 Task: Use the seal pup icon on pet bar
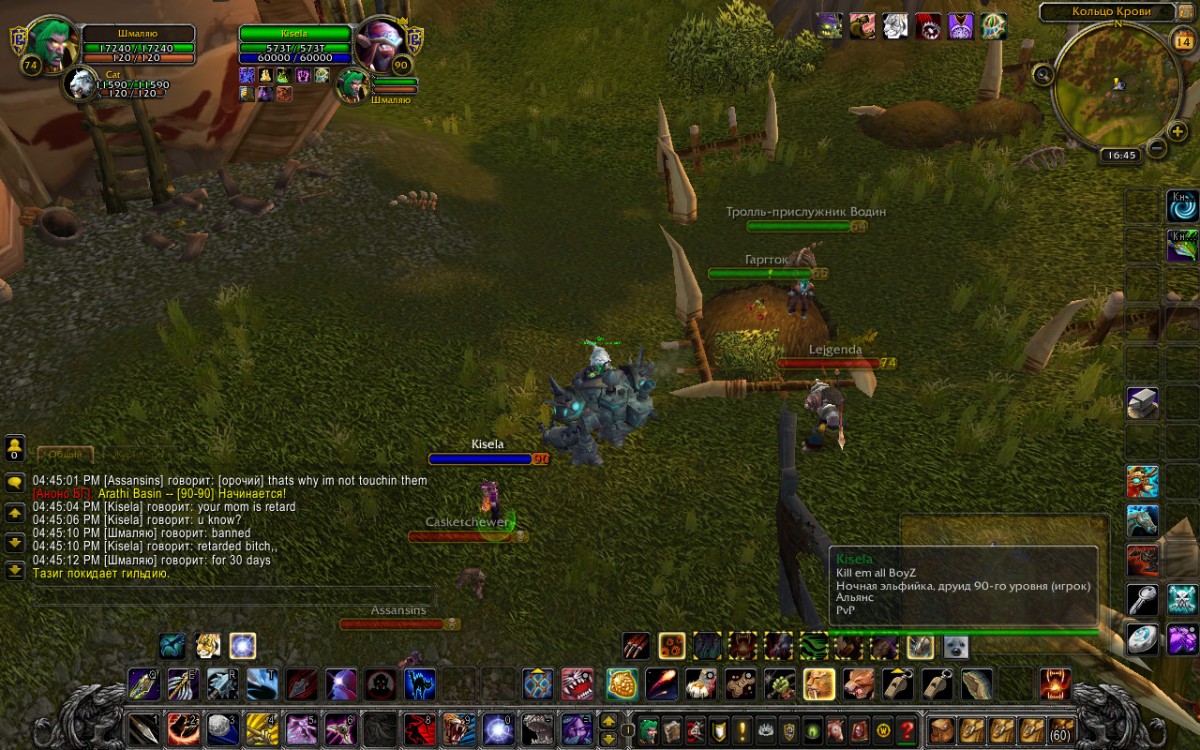[956, 646]
